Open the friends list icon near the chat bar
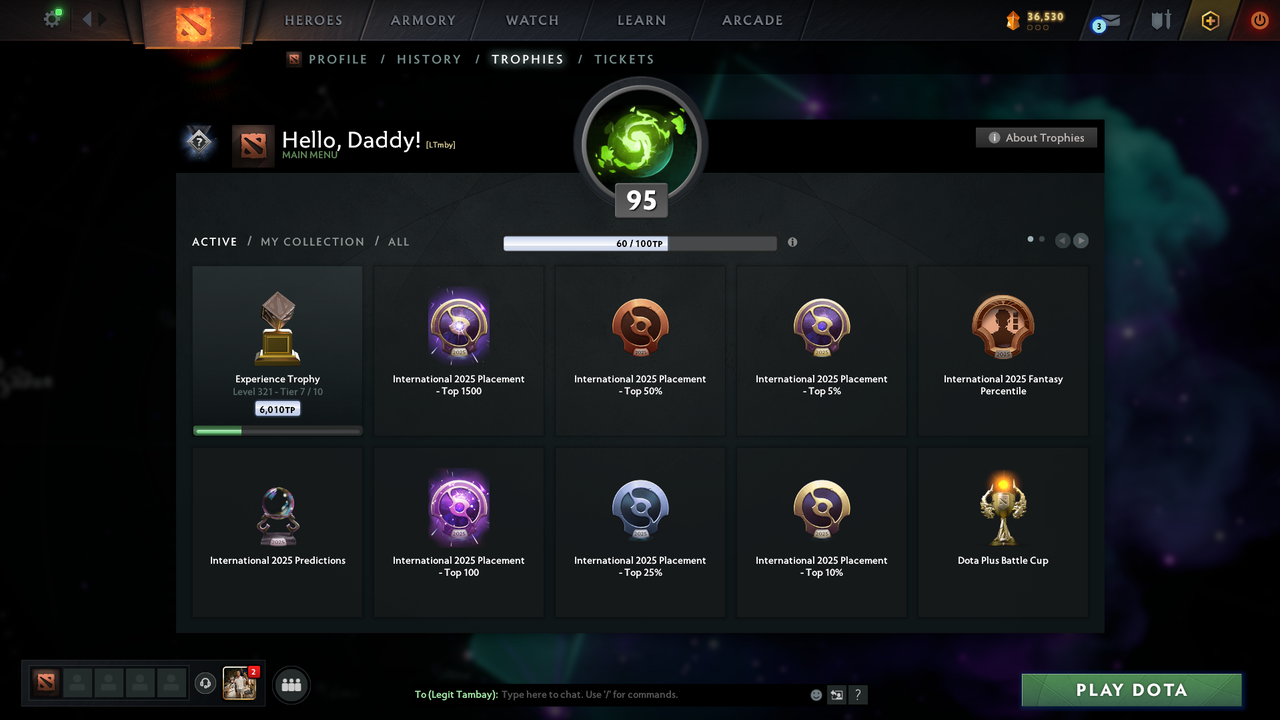The image size is (1280, 720). pos(290,684)
